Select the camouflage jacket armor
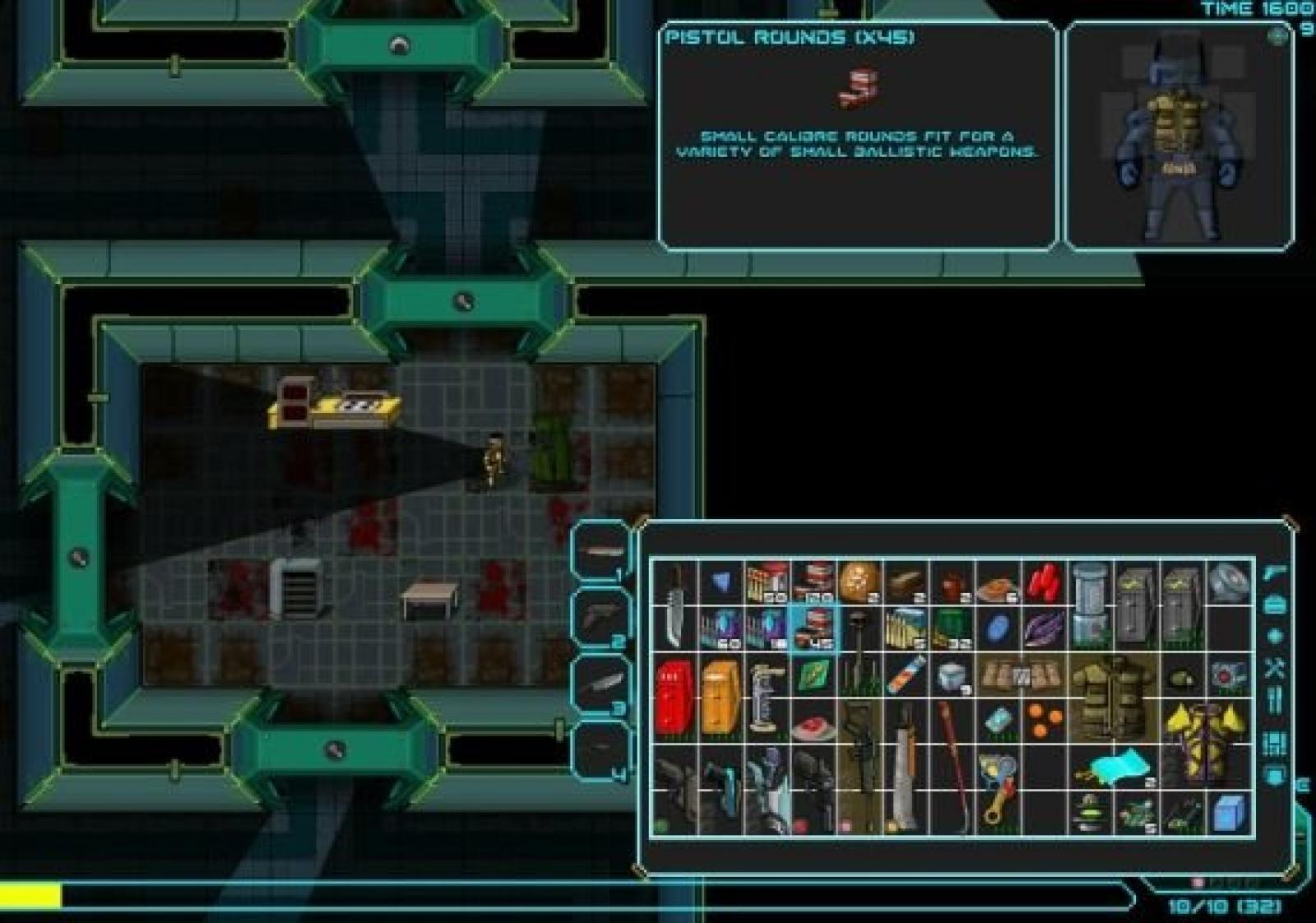This screenshot has width=1316, height=923. click(x=1114, y=696)
